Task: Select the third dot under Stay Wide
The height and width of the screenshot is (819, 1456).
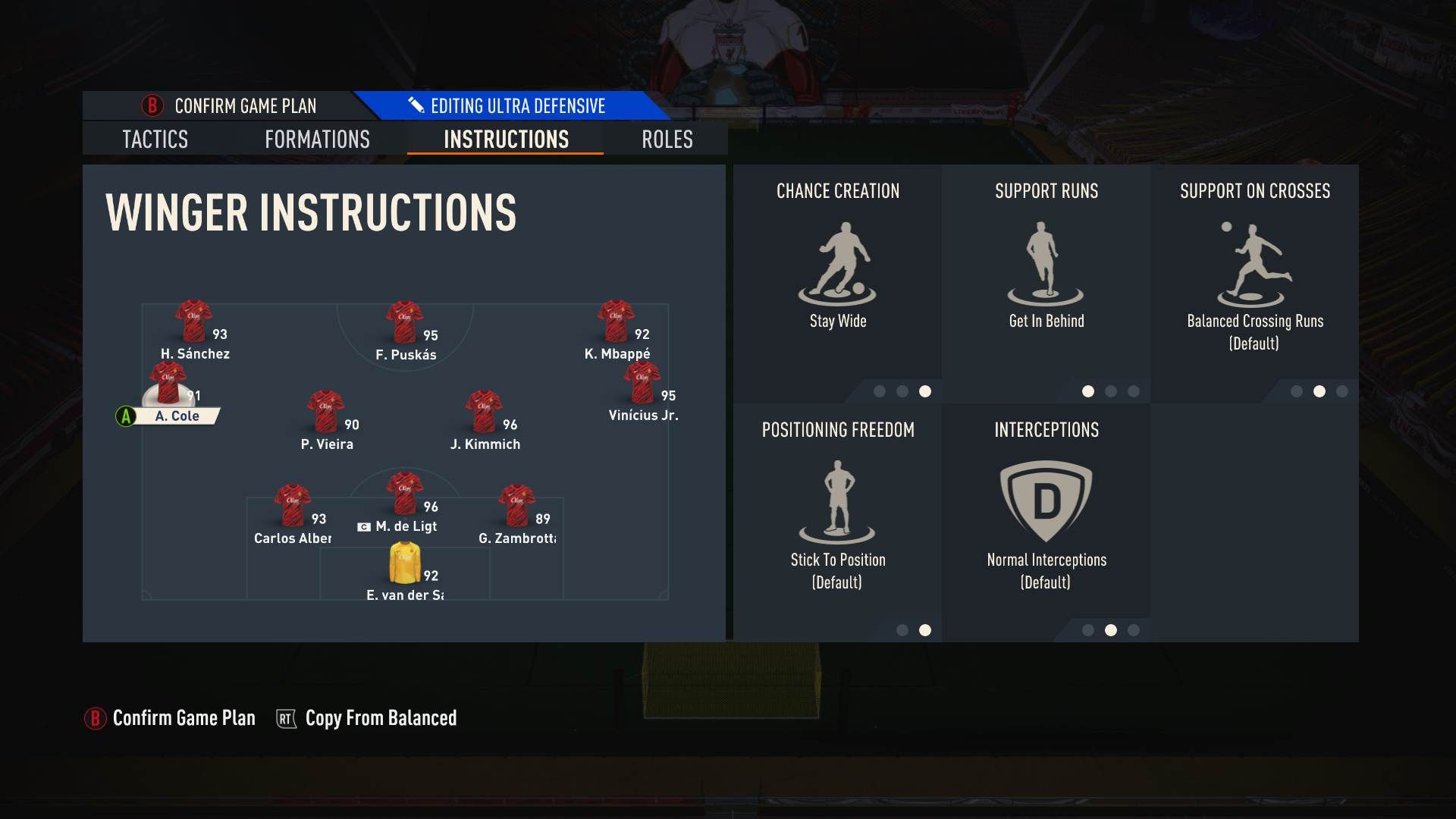Action: point(924,393)
